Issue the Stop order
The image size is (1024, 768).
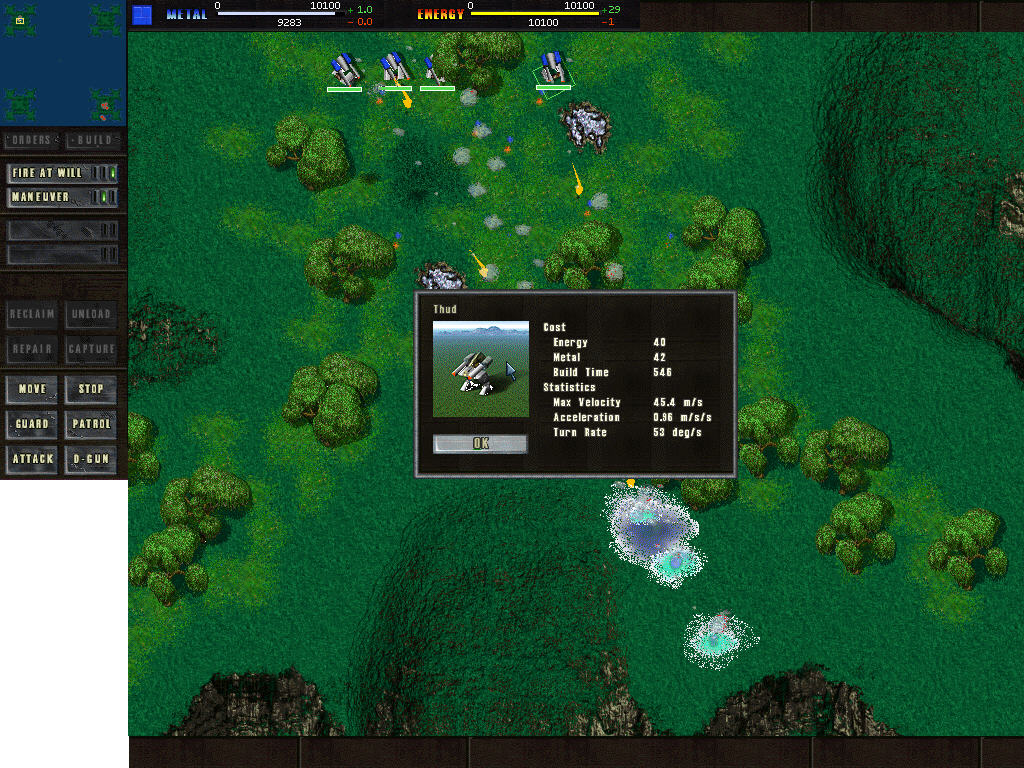tap(91, 389)
